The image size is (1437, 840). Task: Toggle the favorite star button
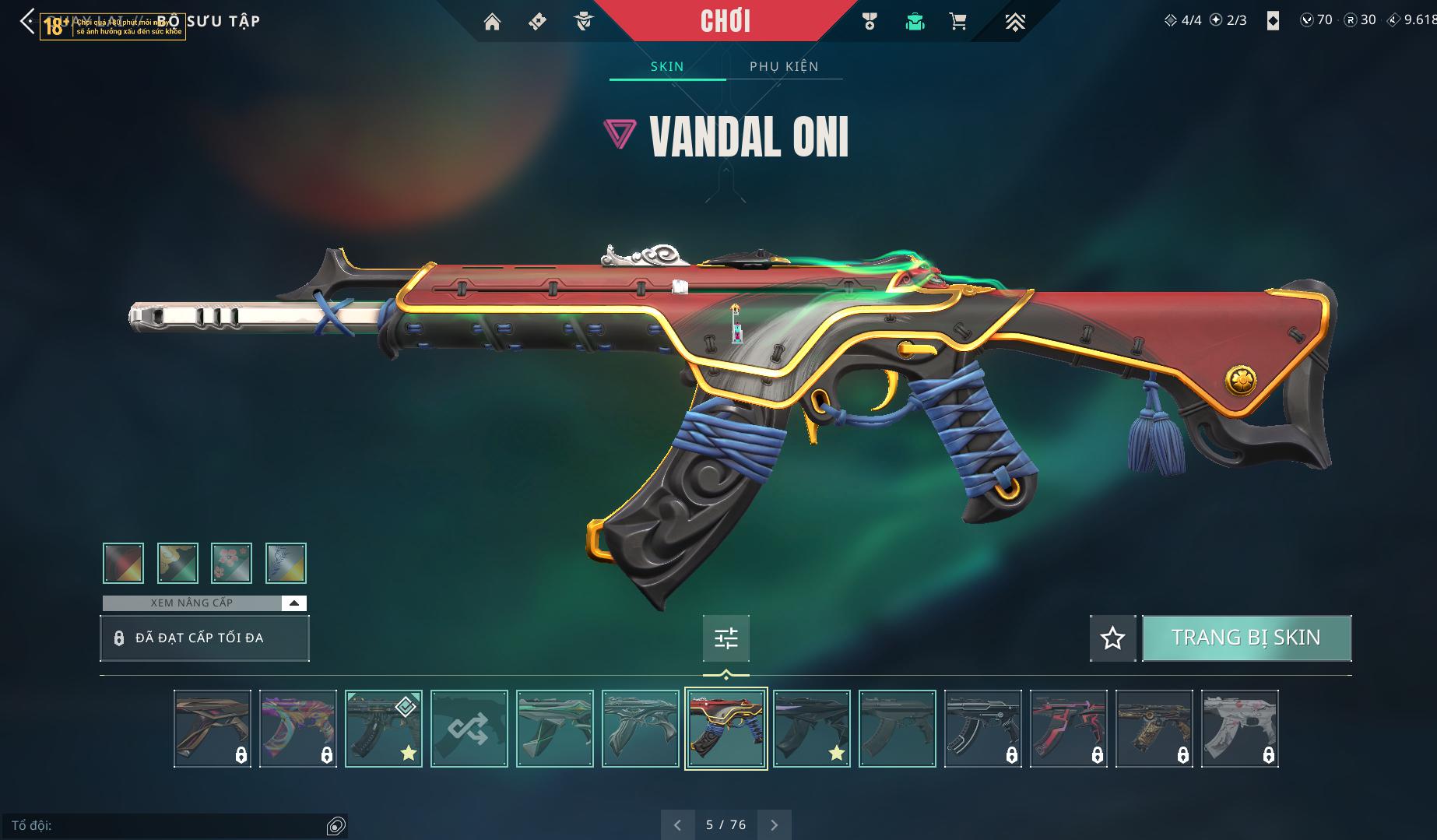tap(1112, 638)
